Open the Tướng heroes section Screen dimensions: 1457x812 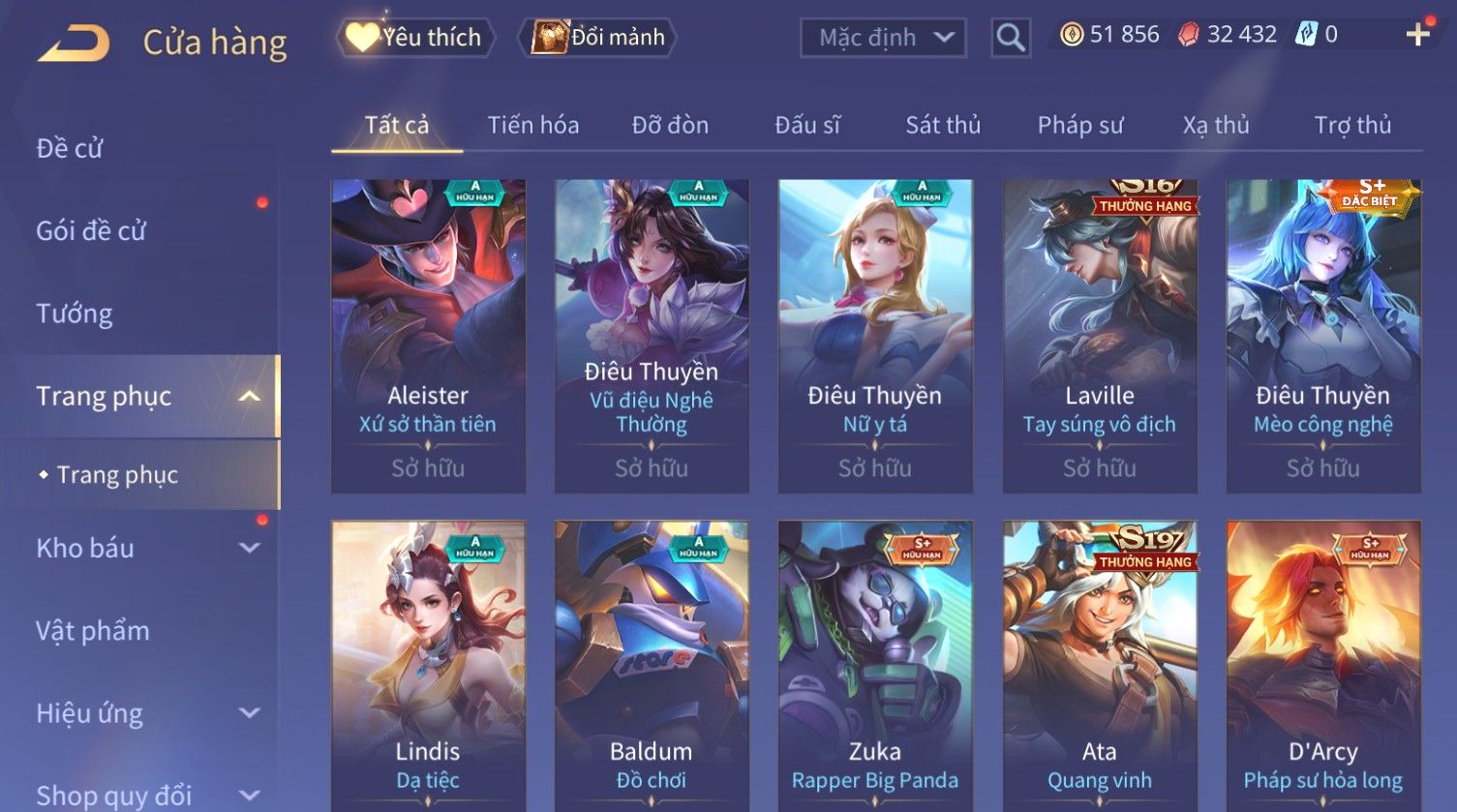[75, 314]
